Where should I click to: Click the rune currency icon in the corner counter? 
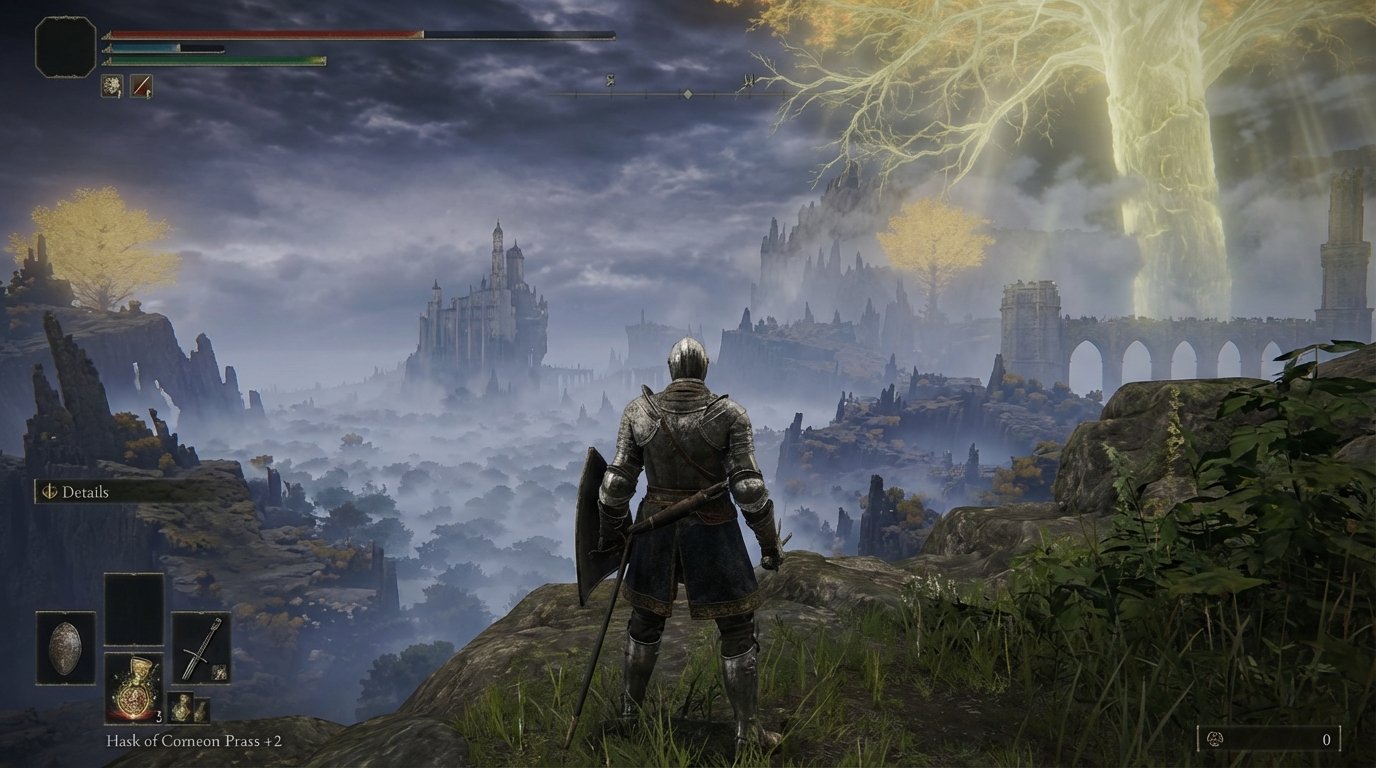point(1215,739)
